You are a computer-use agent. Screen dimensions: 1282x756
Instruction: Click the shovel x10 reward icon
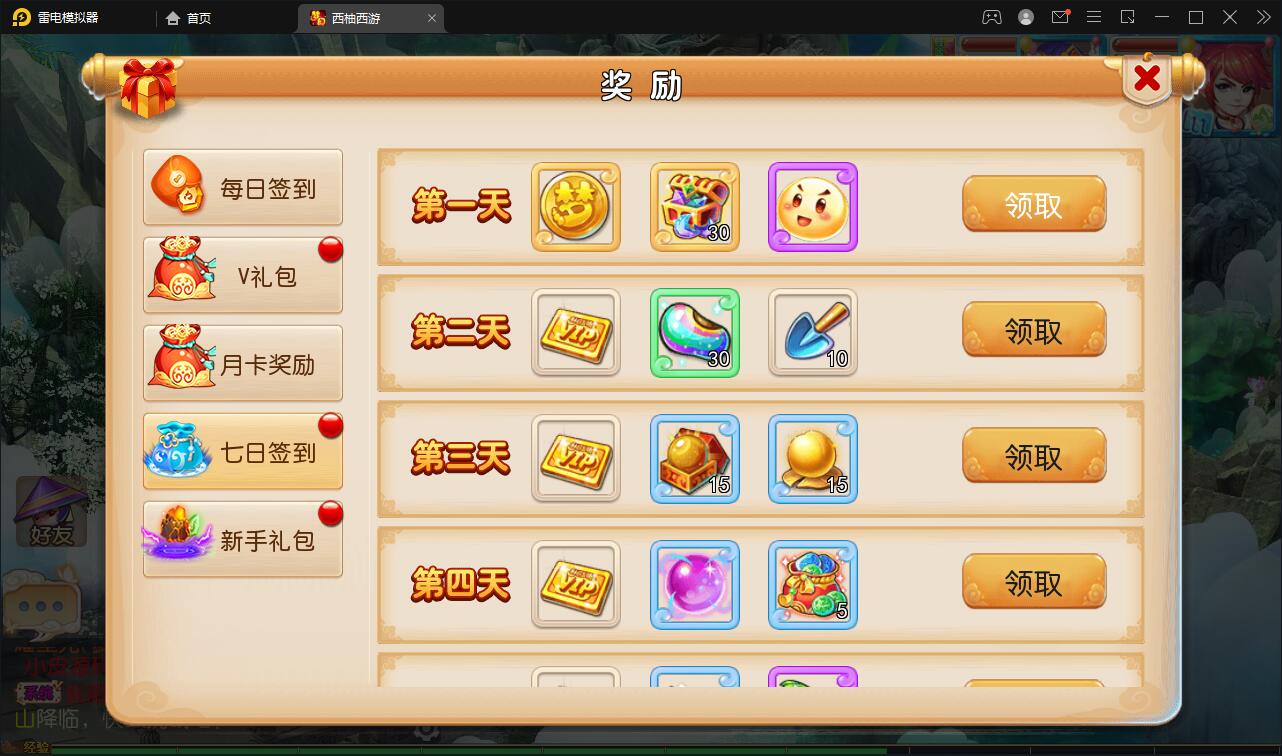pos(812,332)
